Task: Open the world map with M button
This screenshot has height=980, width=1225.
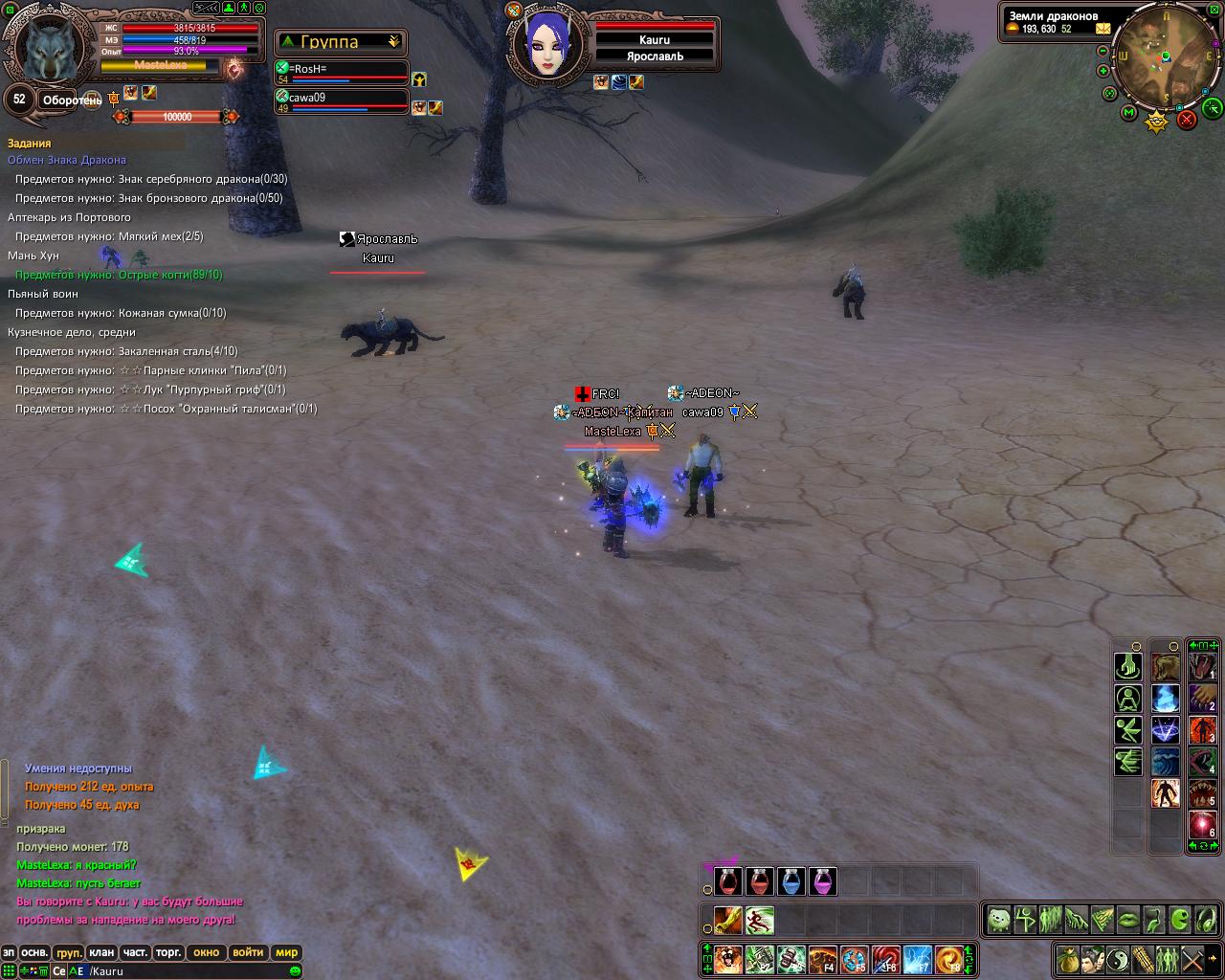Action: [1129, 114]
